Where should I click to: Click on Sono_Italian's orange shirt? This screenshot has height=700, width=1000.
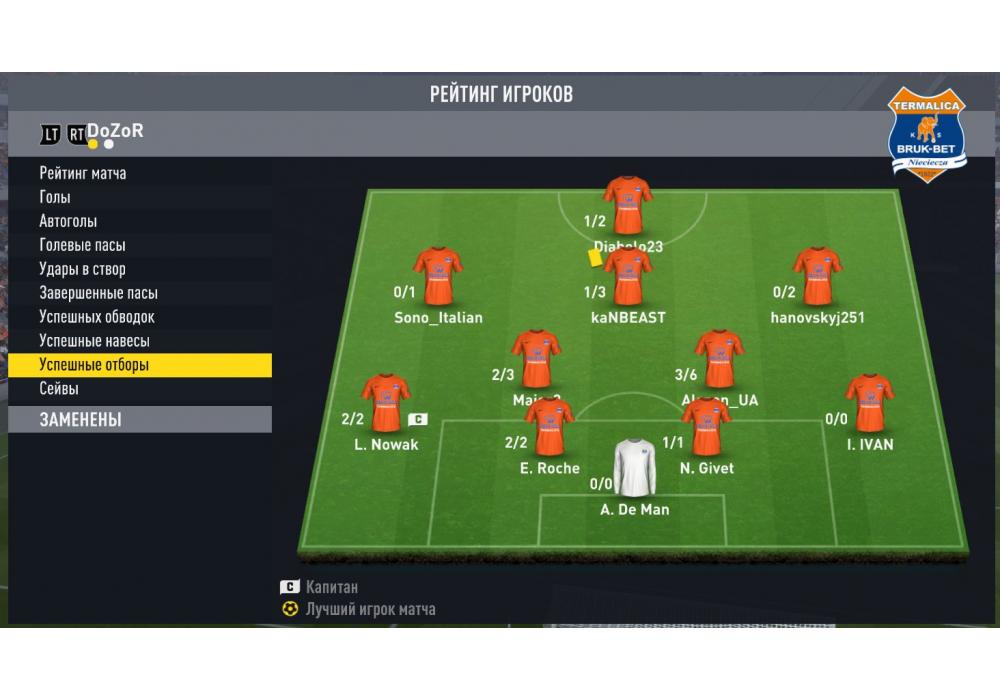(438, 276)
